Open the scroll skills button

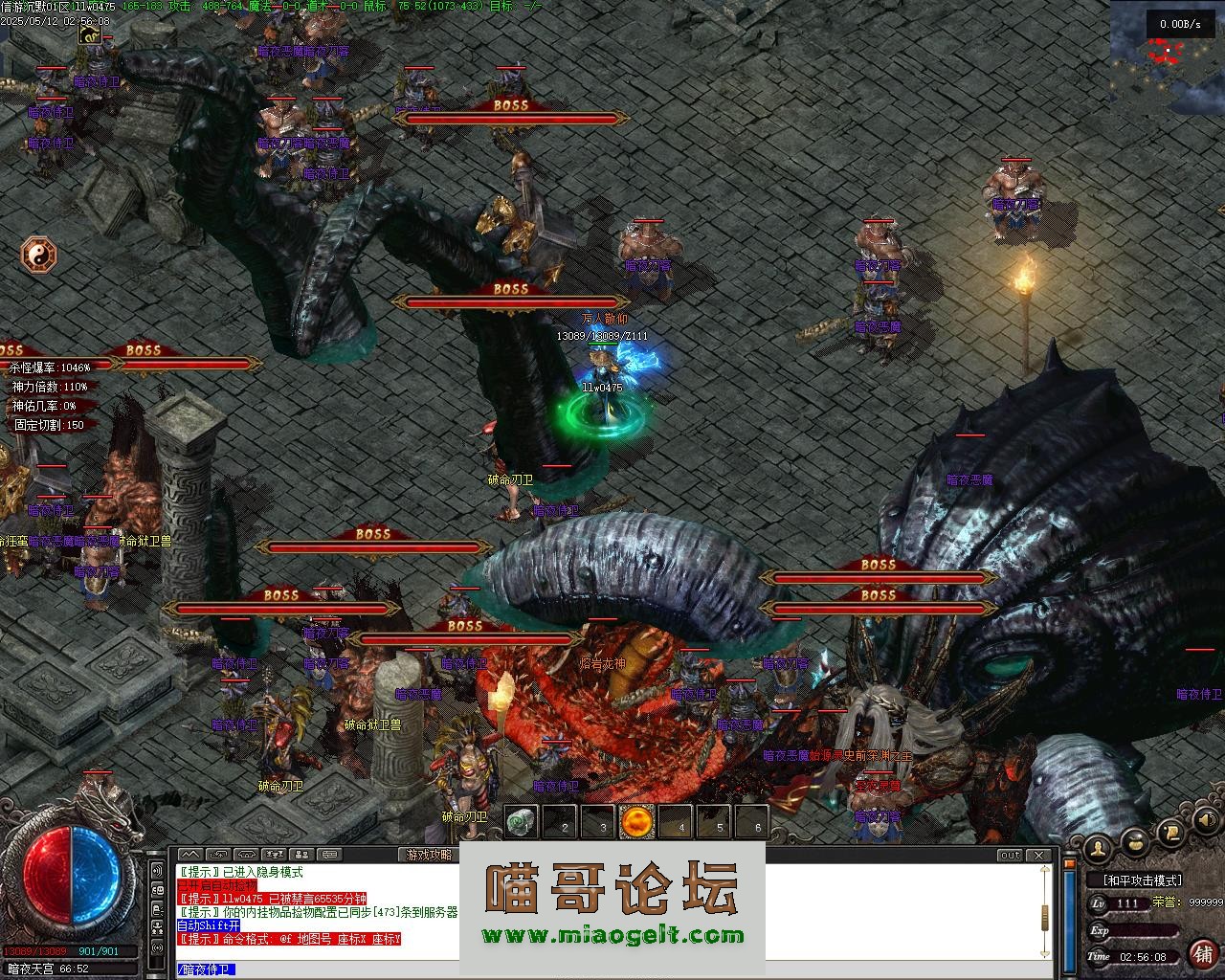pos(1170,833)
